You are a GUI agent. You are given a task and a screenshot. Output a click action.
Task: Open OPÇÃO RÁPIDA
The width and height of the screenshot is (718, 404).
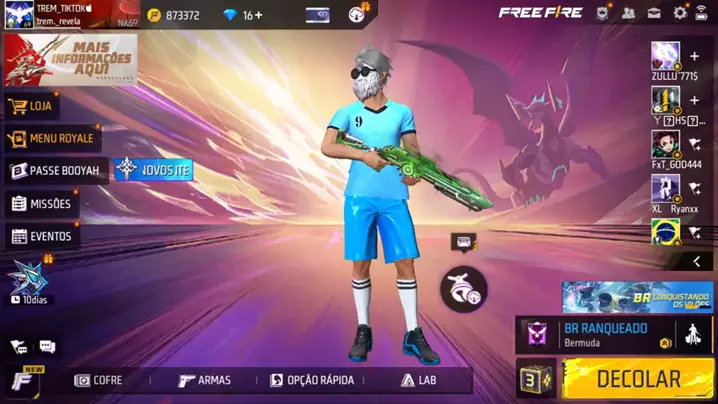(x=311, y=380)
